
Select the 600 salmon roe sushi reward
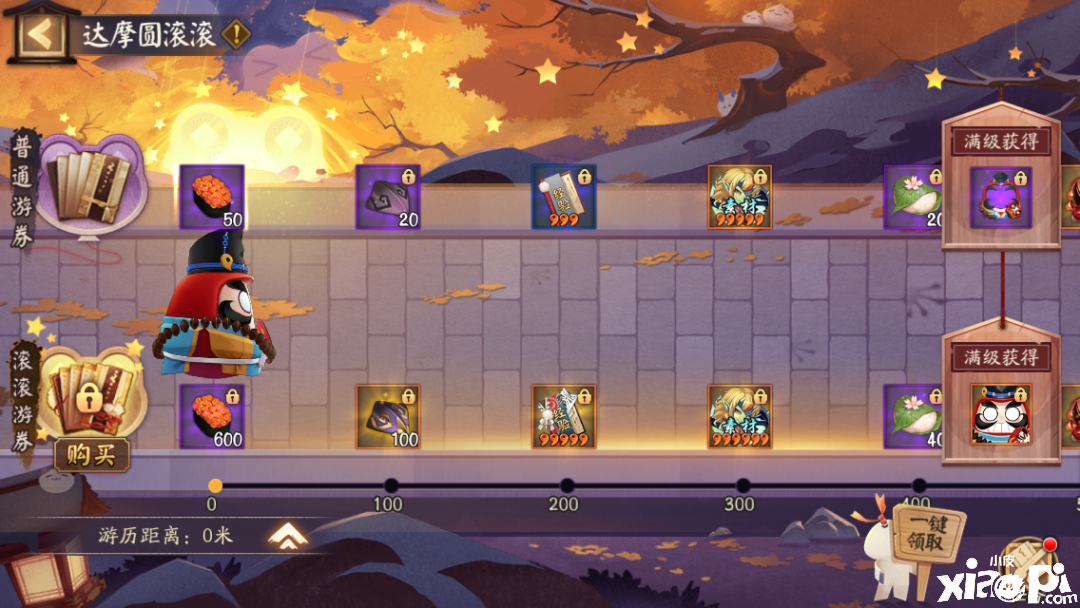tap(212, 416)
